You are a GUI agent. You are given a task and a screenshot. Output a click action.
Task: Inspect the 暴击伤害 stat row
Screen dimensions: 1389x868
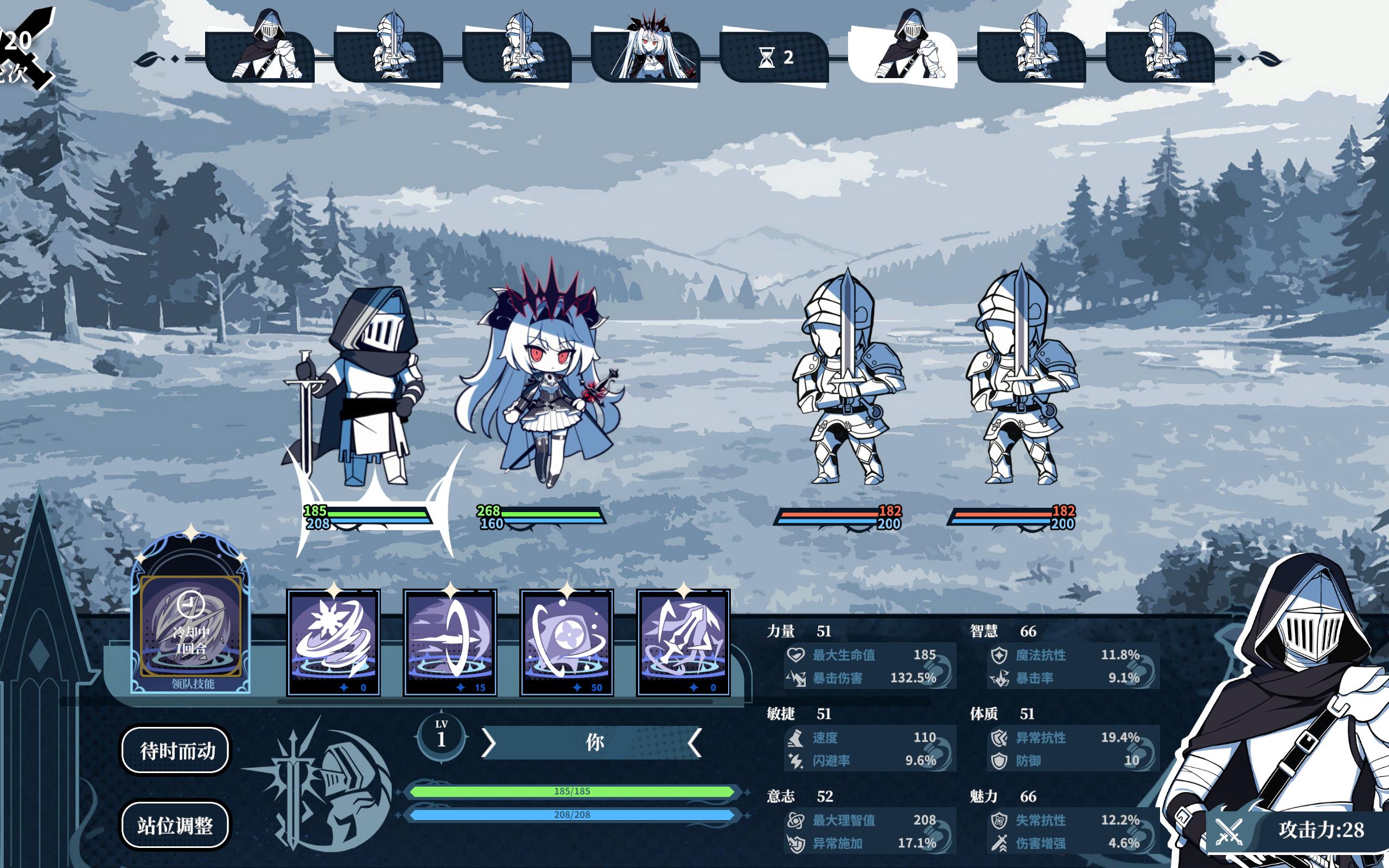click(870, 678)
